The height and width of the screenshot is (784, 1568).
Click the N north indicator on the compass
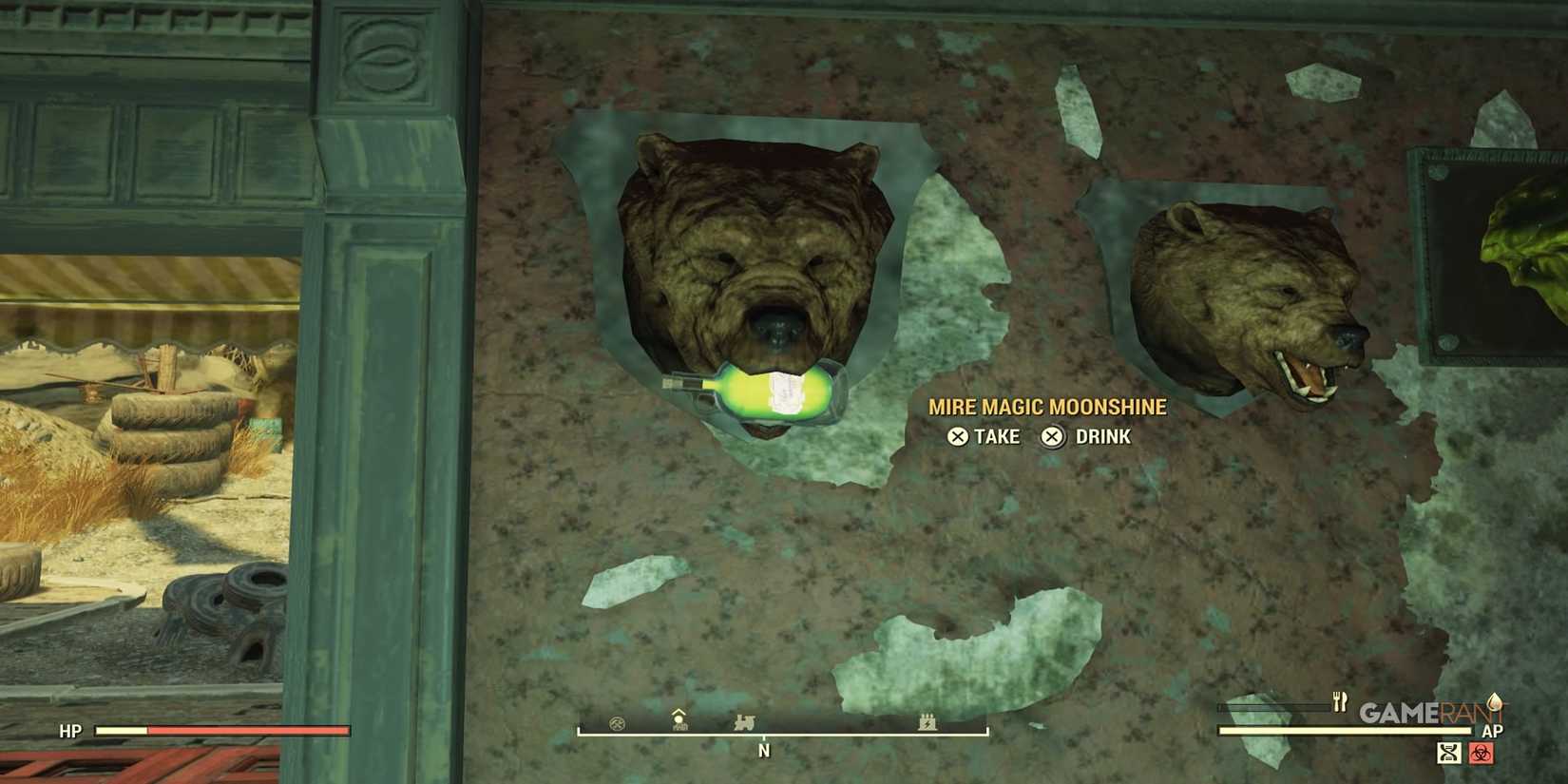(764, 751)
